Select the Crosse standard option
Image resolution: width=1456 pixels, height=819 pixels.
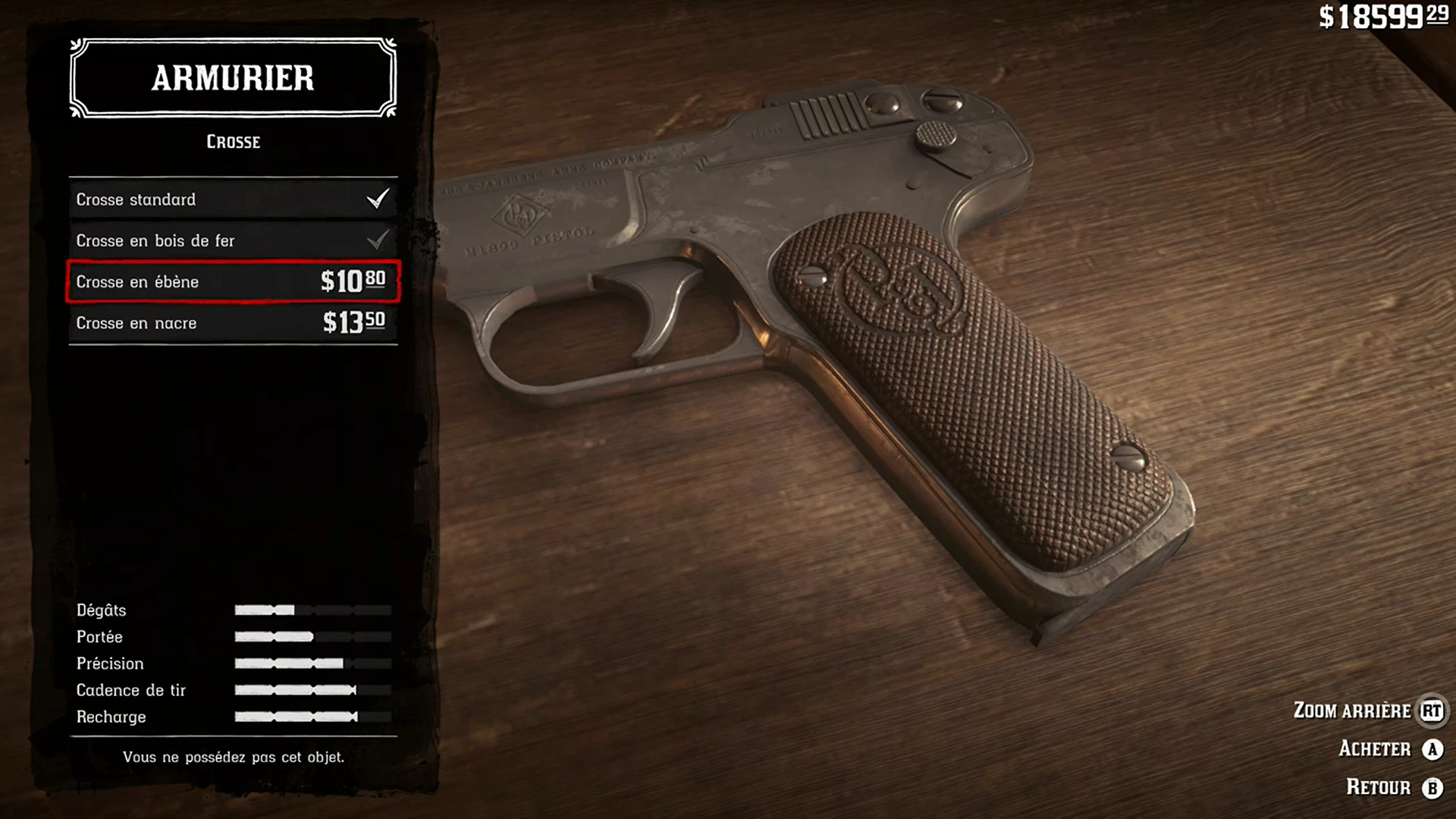click(x=233, y=199)
